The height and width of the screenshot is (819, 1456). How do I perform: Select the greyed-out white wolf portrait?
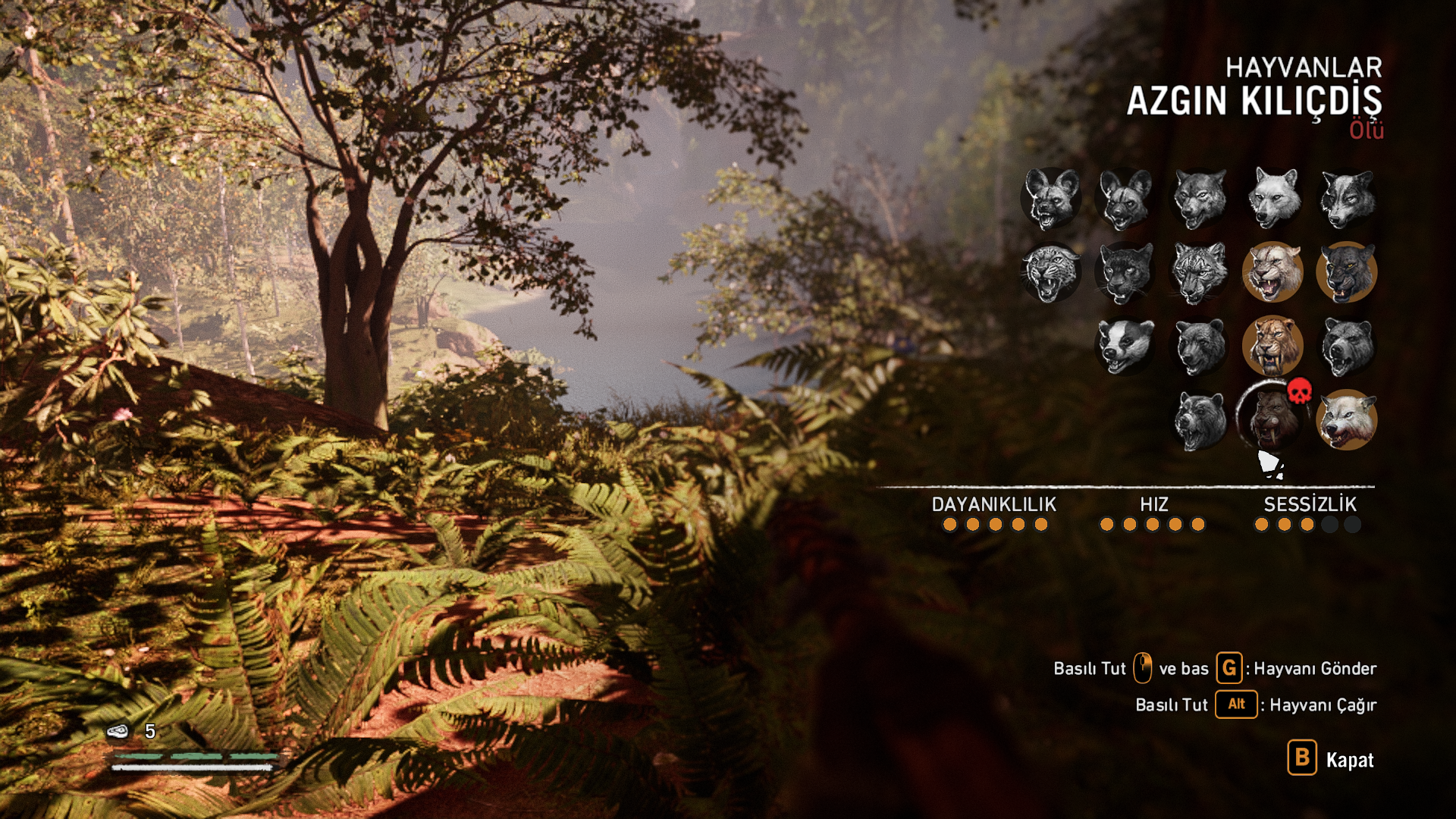click(1273, 198)
